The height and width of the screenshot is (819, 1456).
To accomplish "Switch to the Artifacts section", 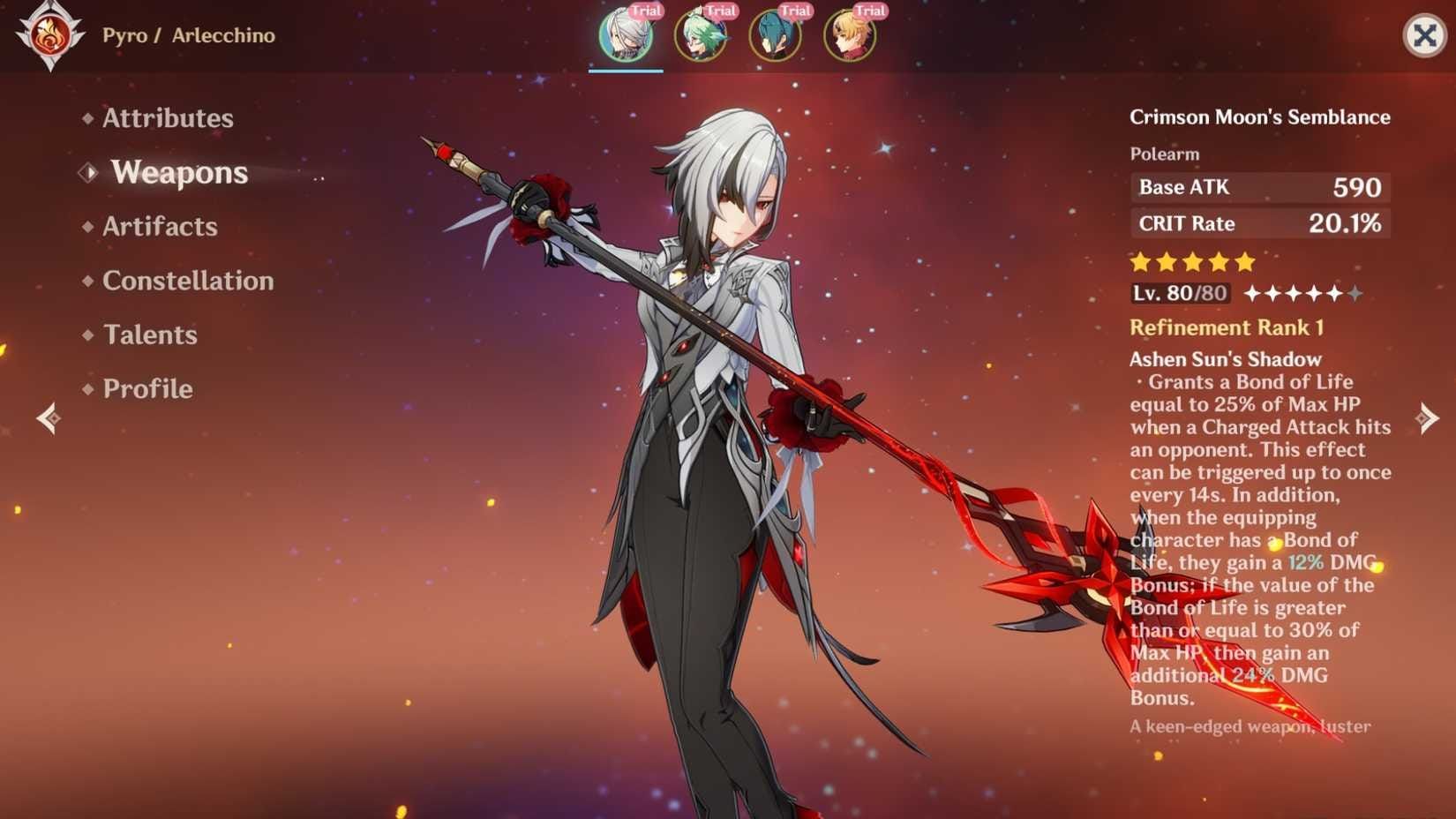I will [x=160, y=227].
